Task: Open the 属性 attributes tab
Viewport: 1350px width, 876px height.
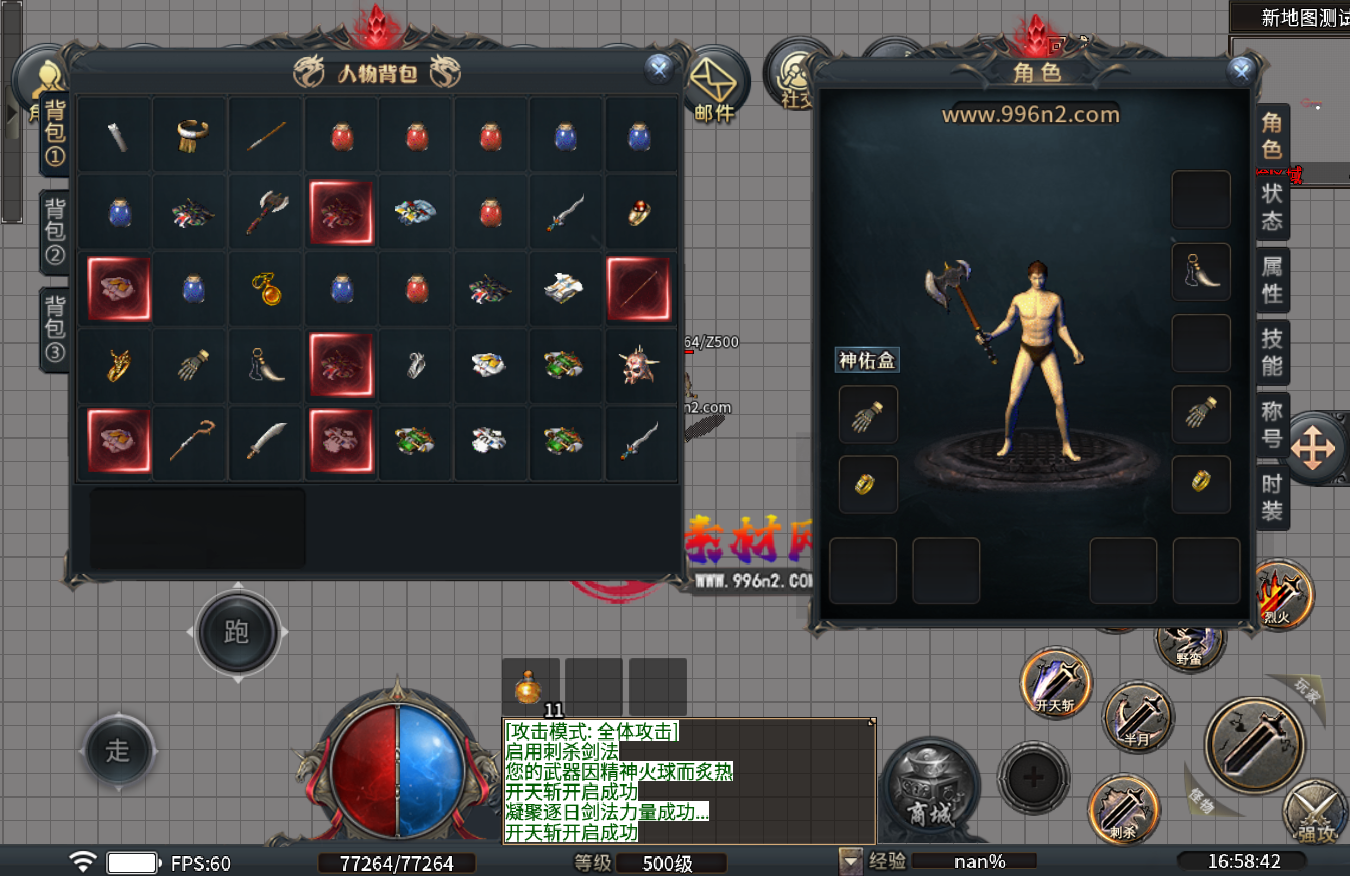Action: point(1272,279)
